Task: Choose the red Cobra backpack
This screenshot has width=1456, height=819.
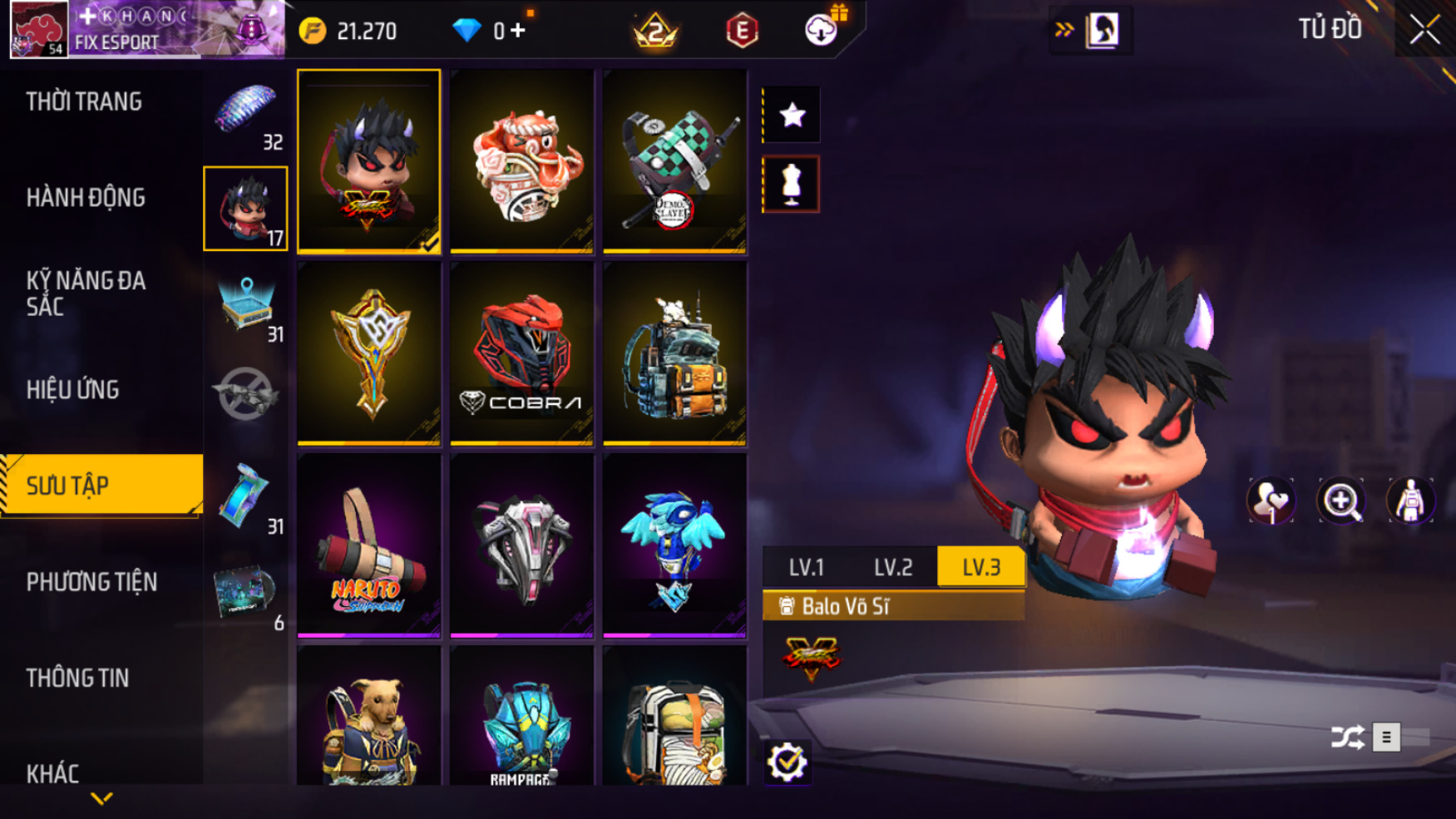Action: [521, 353]
